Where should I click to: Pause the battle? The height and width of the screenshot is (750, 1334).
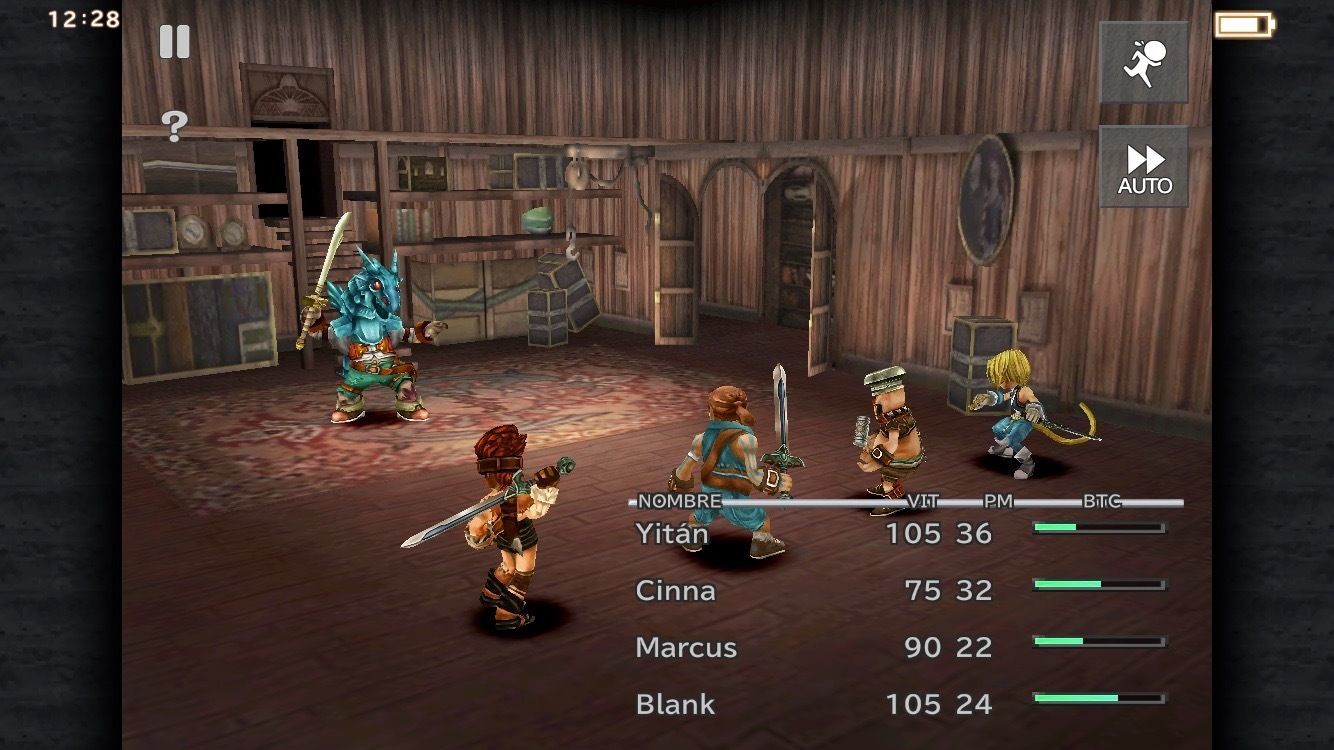pos(174,41)
